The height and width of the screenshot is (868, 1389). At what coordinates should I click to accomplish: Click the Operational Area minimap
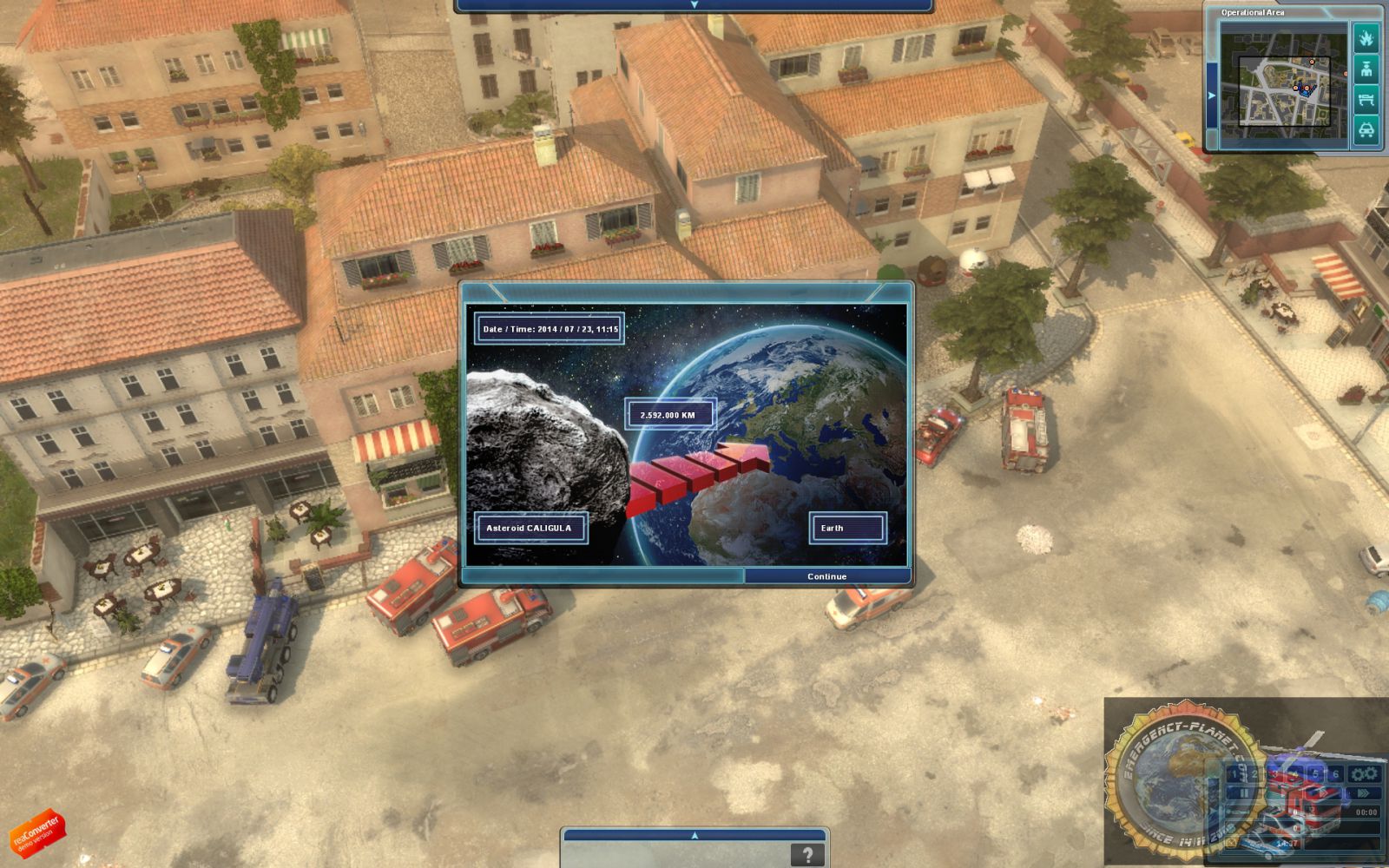point(1275,84)
